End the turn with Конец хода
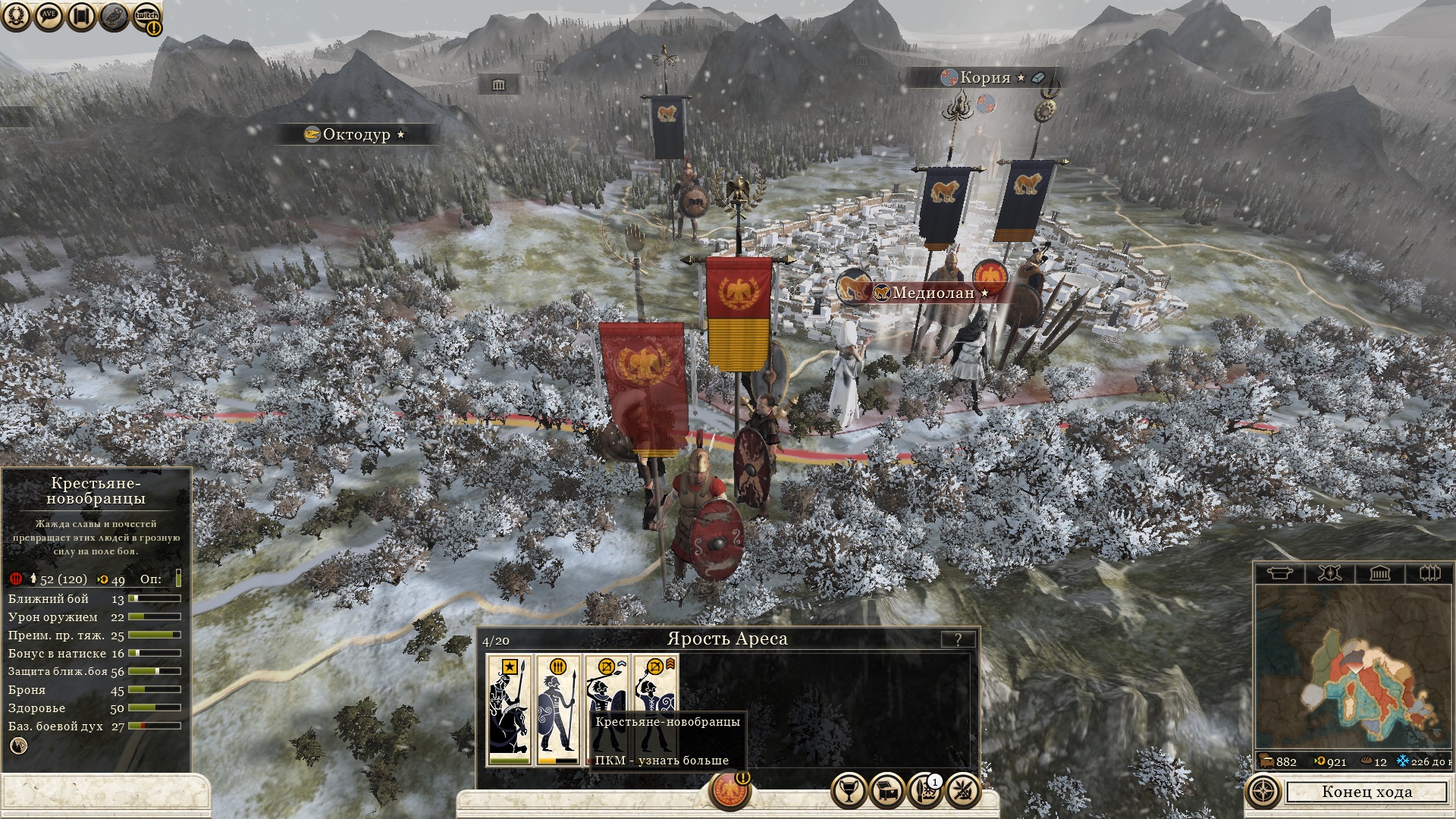The width and height of the screenshot is (1456, 819). tap(1367, 792)
